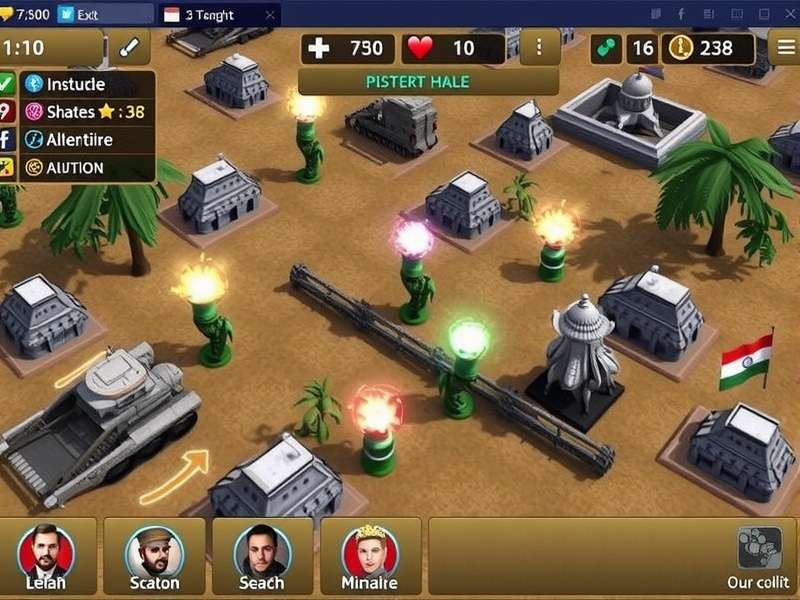
Task: Click the green checkmark sidebar icon
Action: tap(5, 84)
